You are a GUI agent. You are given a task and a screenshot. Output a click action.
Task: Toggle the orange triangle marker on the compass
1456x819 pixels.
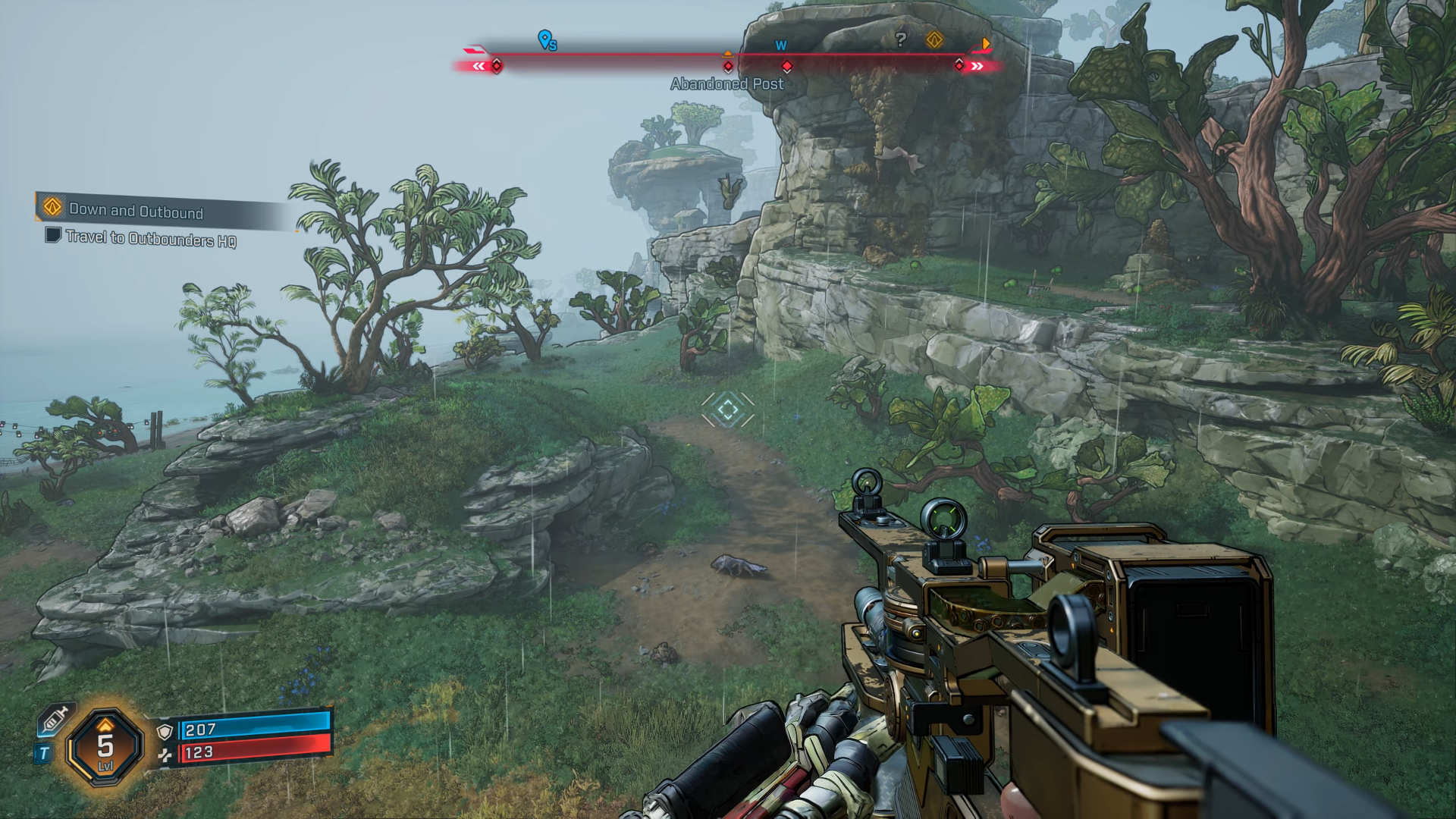click(727, 53)
